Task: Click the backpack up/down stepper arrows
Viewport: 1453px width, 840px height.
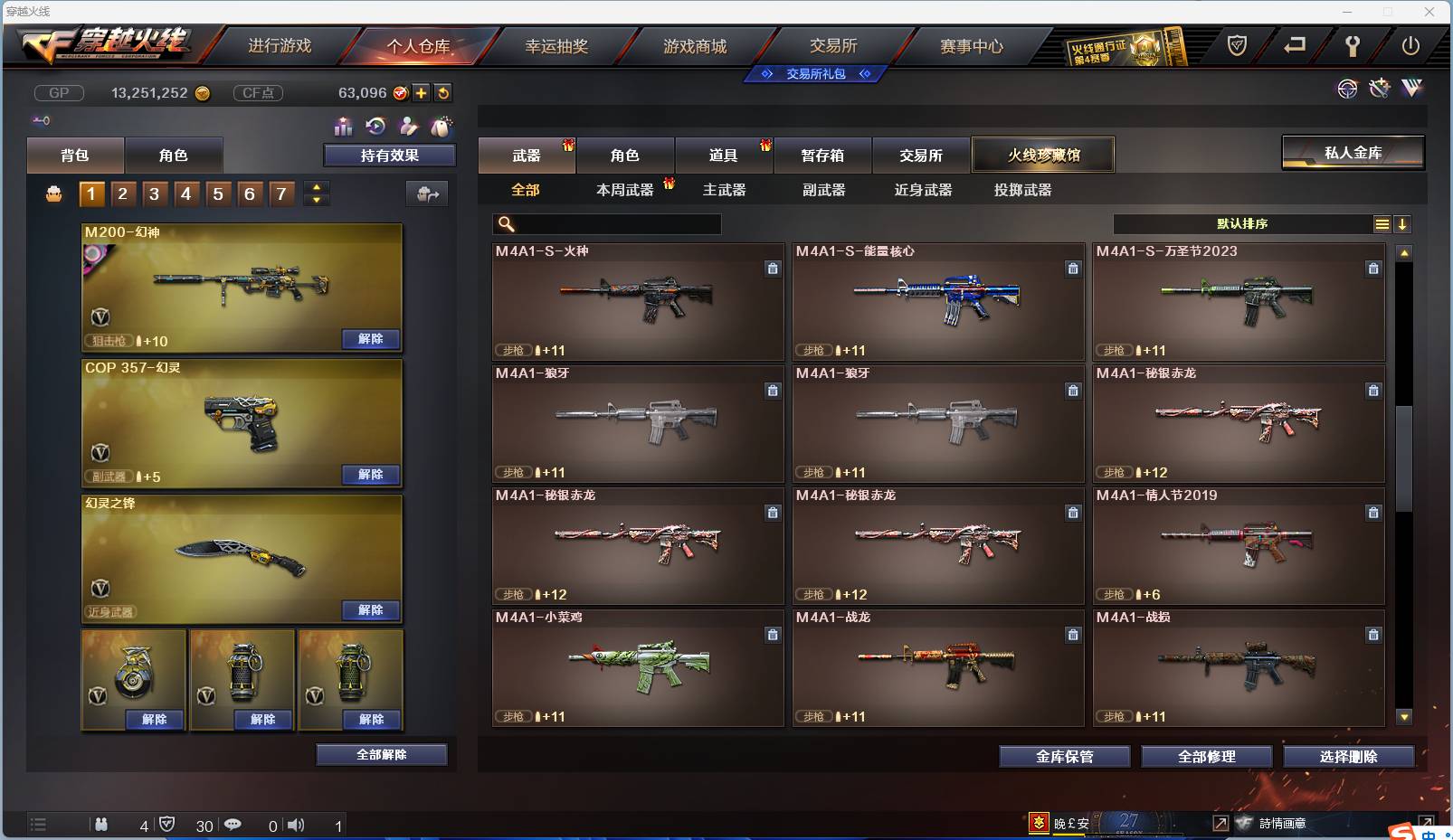Action: click(x=314, y=193)
